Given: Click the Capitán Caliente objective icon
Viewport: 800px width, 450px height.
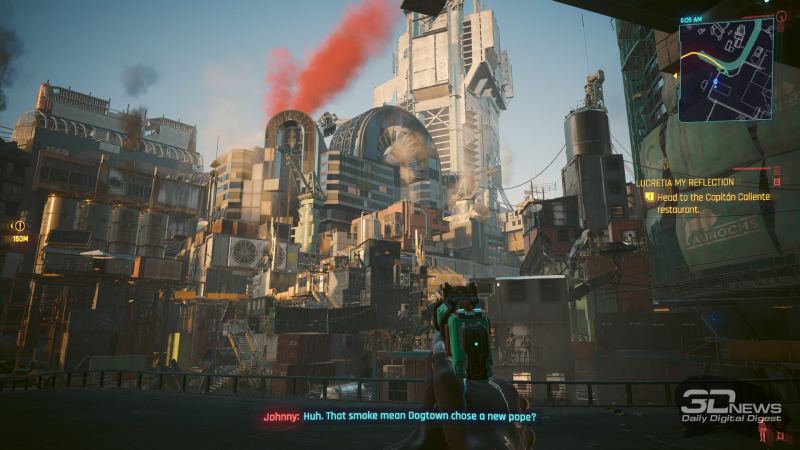Looking at the screenshot, I should [x=649, y=197].
